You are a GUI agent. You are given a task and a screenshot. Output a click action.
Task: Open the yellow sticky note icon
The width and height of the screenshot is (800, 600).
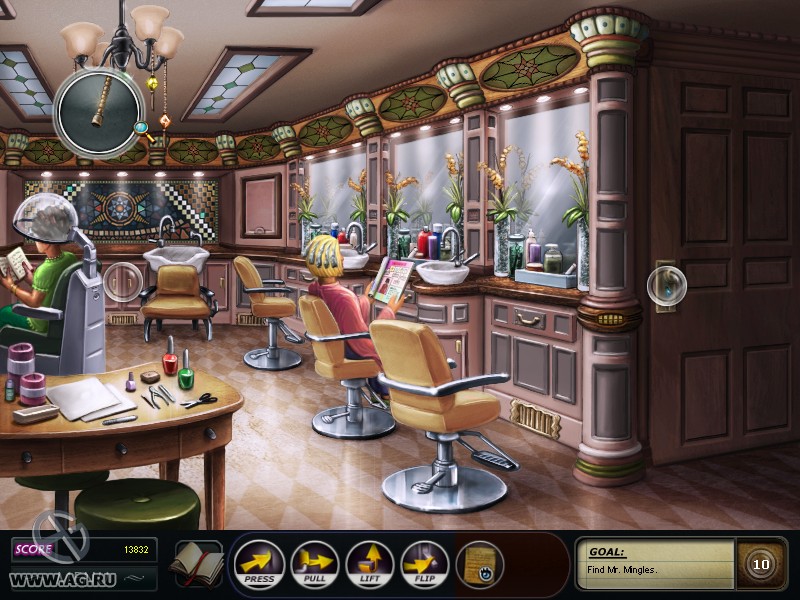click(x=480, y=564)
